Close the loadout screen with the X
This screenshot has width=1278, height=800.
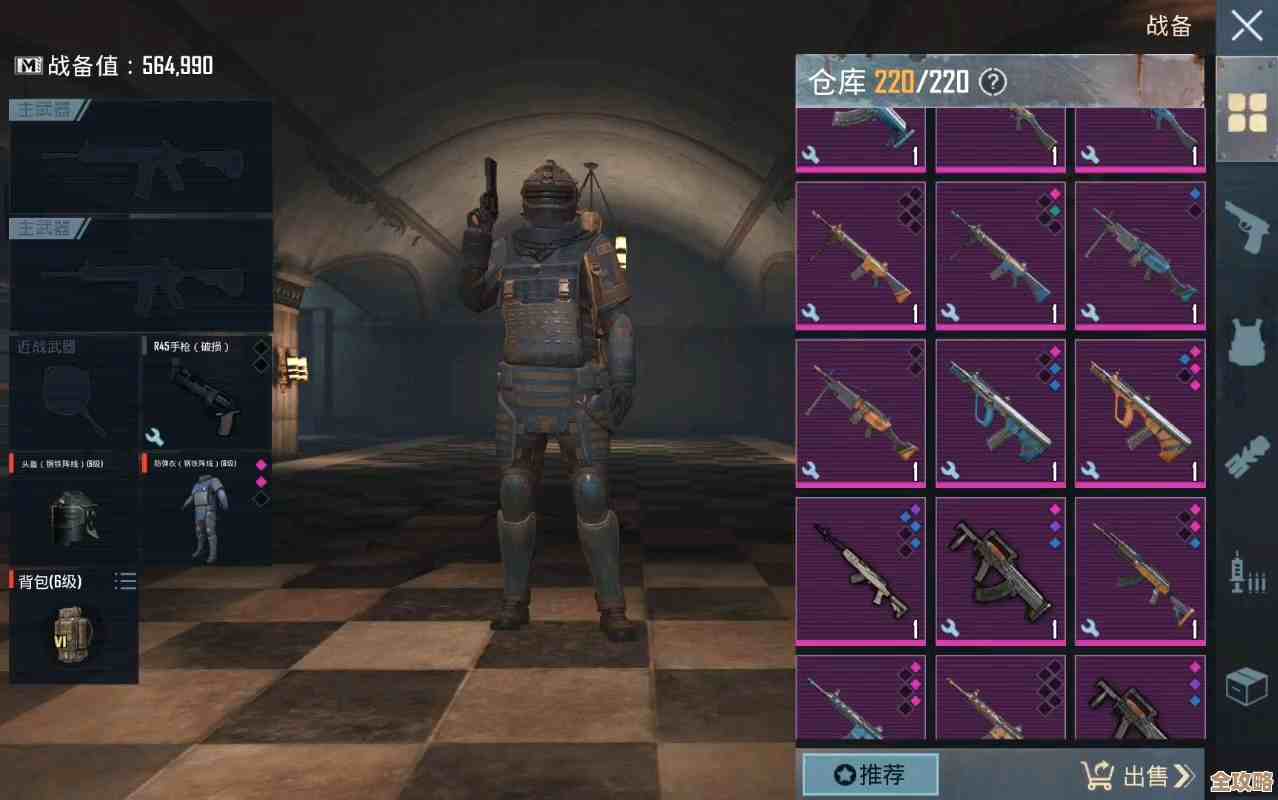[x=1246, y=26]
